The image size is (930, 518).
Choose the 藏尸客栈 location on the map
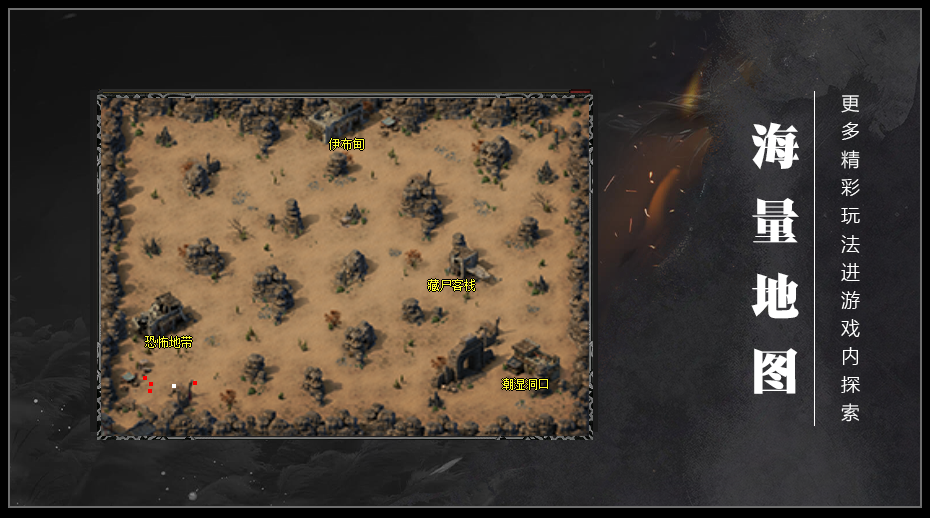451,285
